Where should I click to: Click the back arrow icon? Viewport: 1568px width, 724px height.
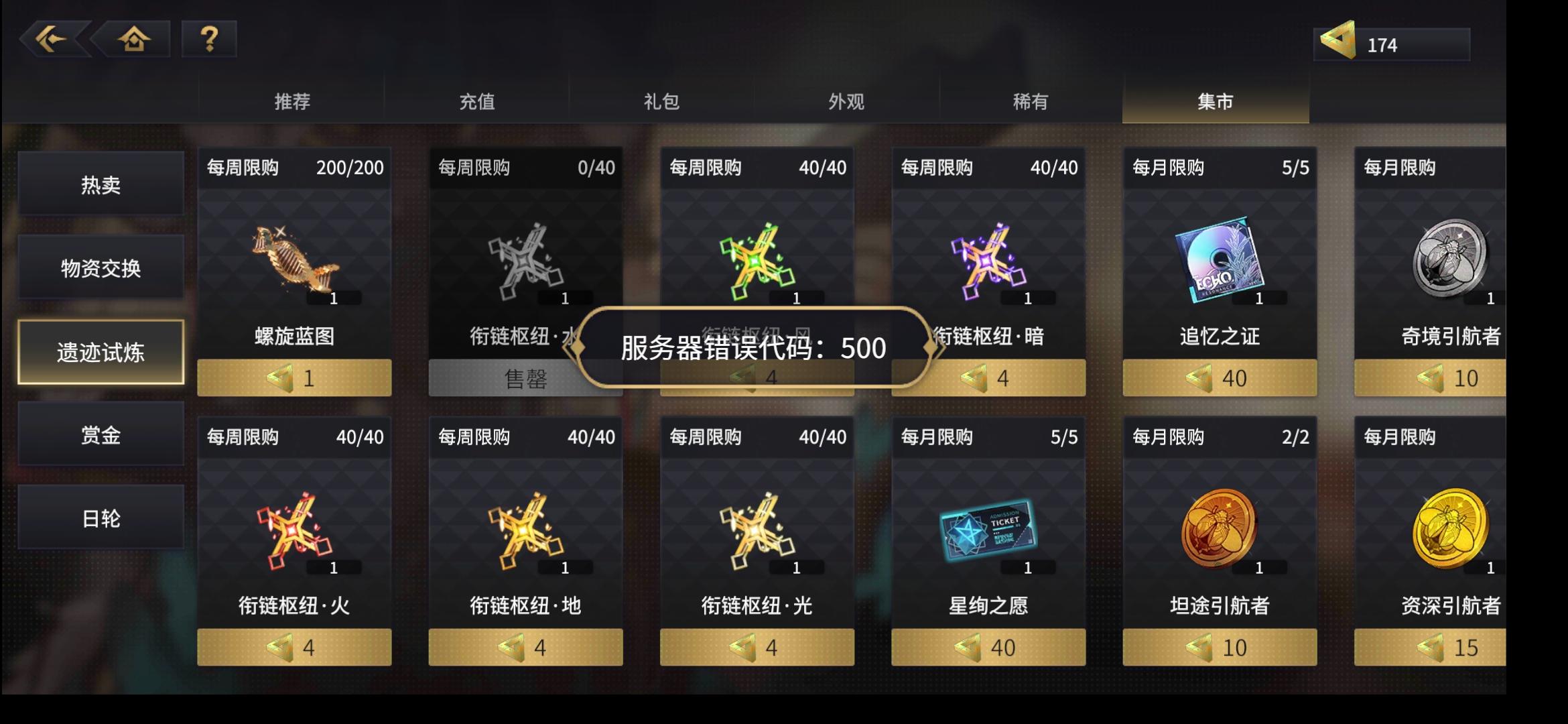pos(52,39)
